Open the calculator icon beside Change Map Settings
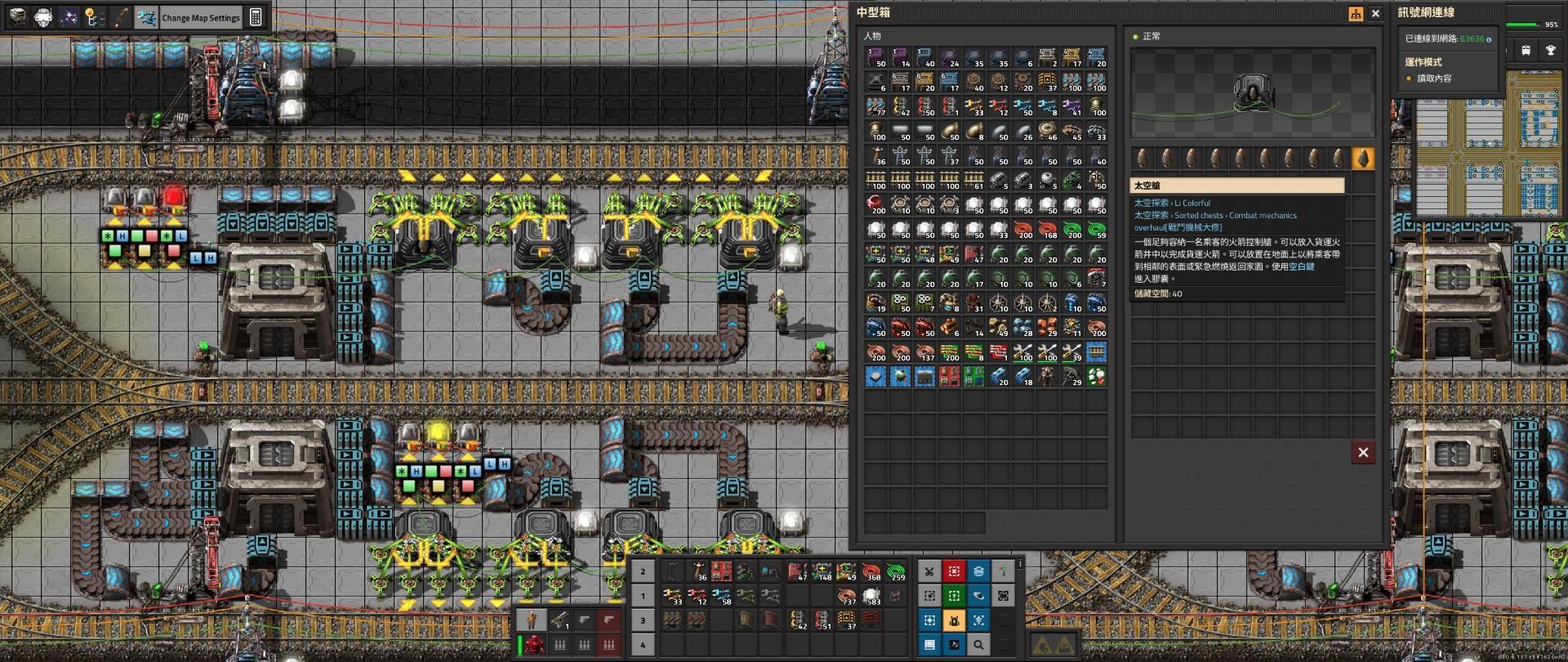1568x662 pixels. click(x=255, y=17)
